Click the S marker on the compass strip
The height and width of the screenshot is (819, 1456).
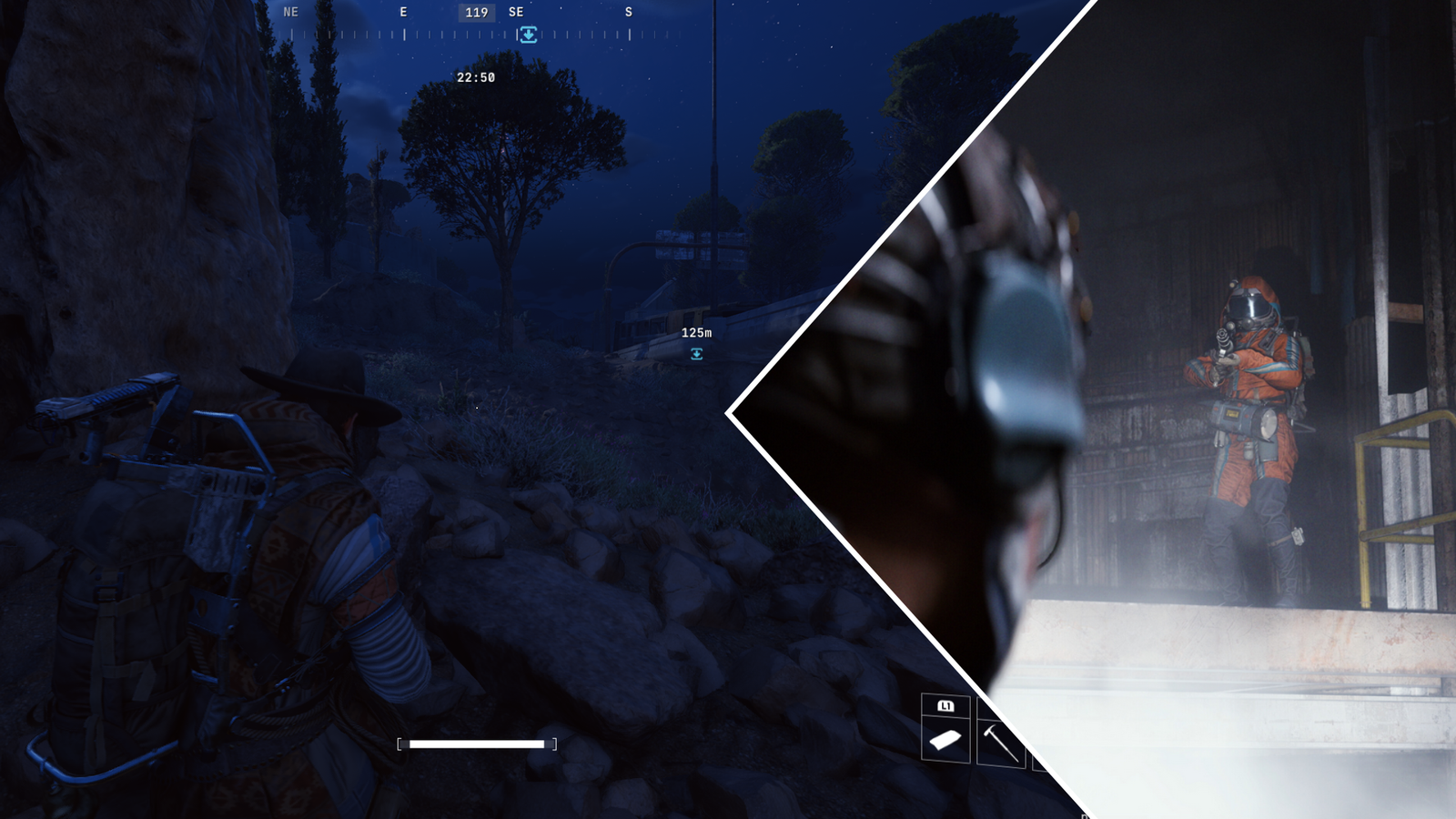click(628, 12)
